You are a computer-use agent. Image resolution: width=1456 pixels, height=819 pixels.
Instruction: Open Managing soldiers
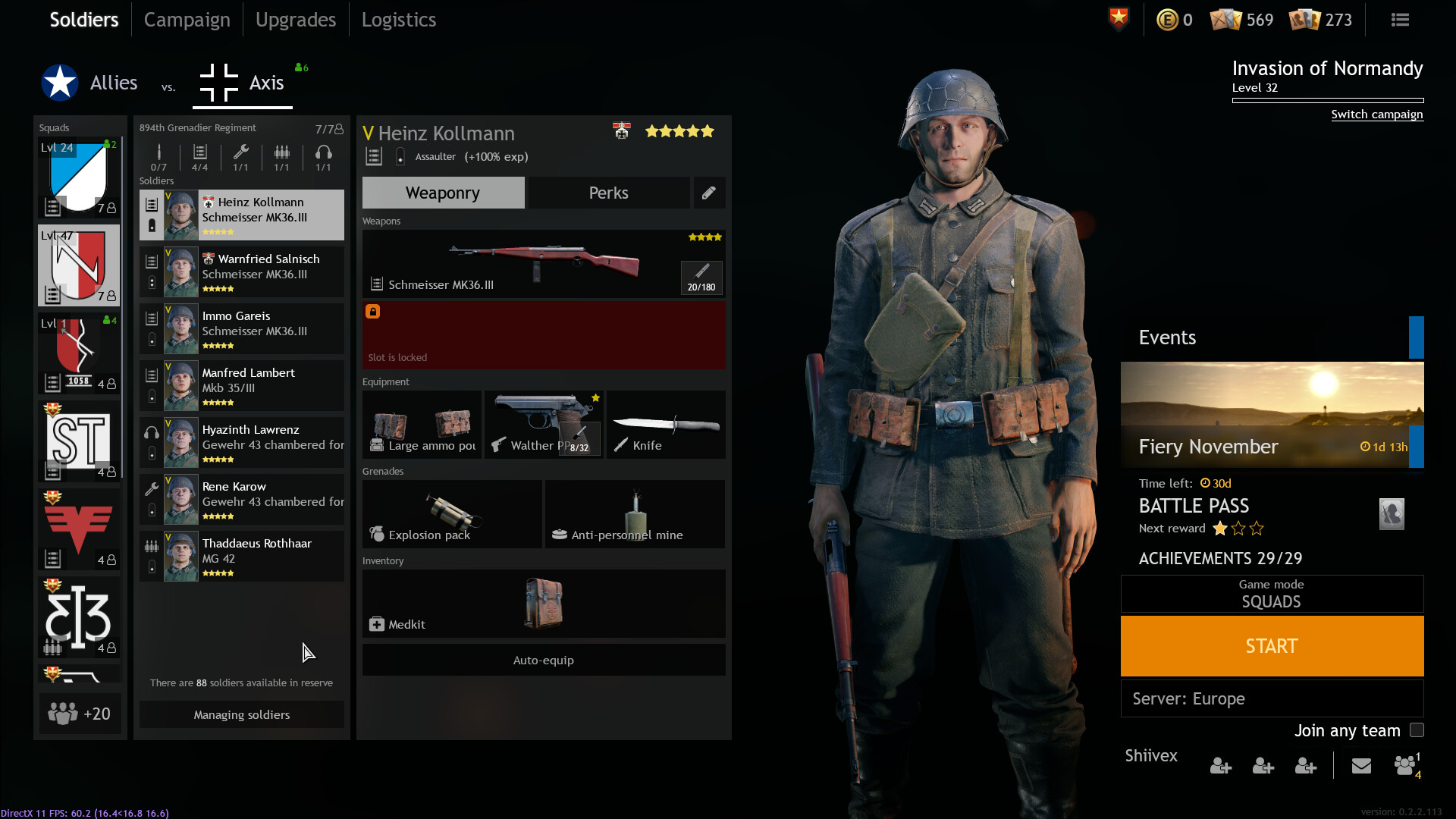point(241,714)
